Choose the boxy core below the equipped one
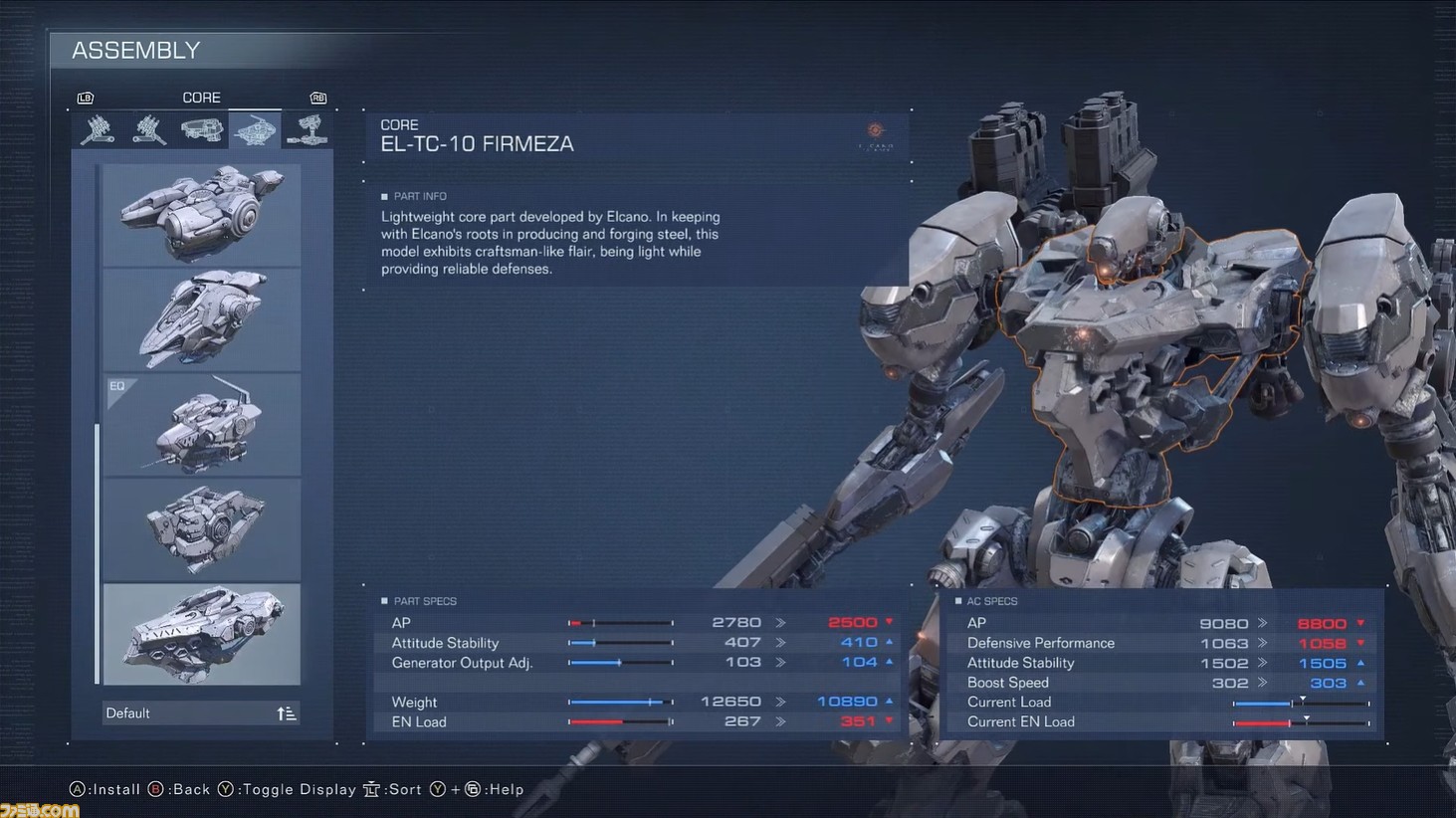1456x818 pixels. pos(202,529)
